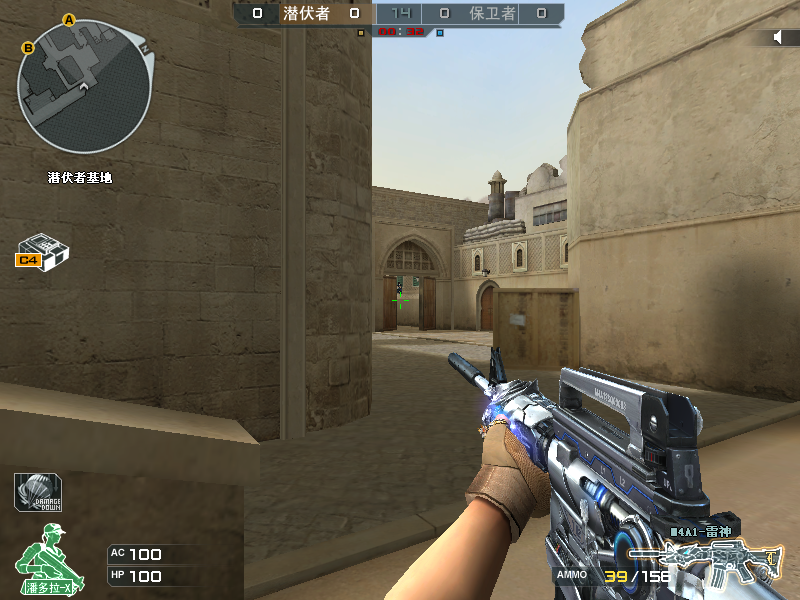Toggle the speaker sound icon

(x=778, y=37)
